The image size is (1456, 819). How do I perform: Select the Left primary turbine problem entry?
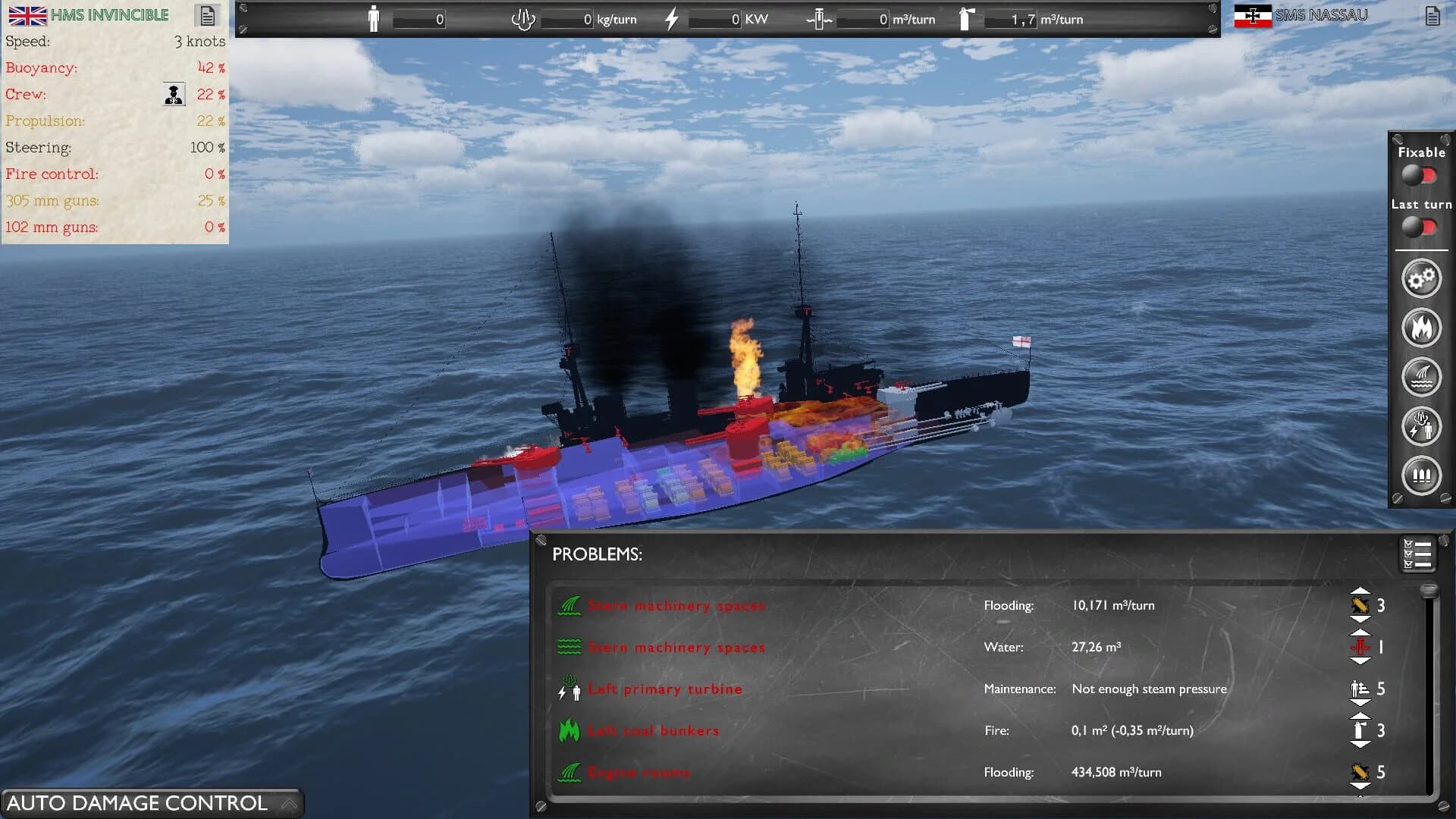coord(666,689)
